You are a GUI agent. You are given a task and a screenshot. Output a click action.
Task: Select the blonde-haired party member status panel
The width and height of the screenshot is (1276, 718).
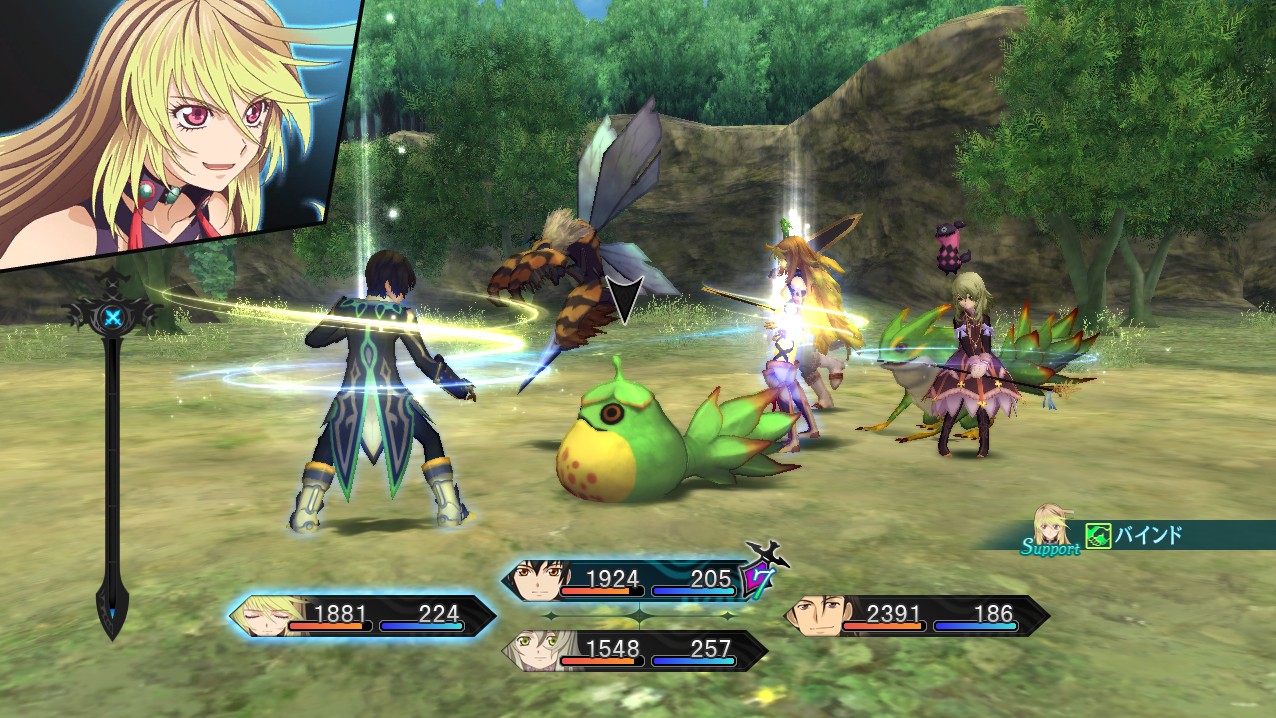[362, 615]
